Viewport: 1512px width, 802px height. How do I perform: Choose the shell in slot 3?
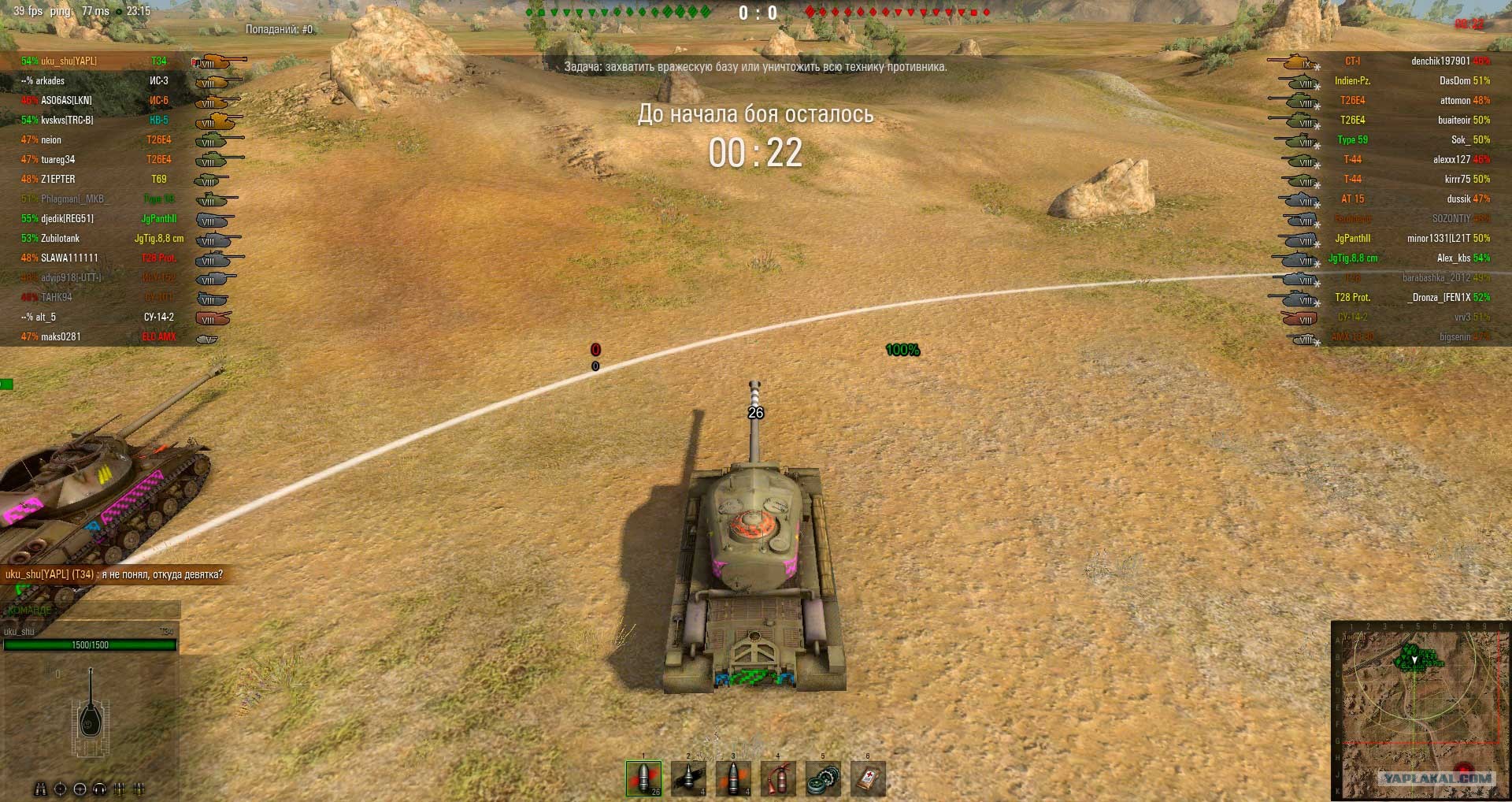(733, 778)
